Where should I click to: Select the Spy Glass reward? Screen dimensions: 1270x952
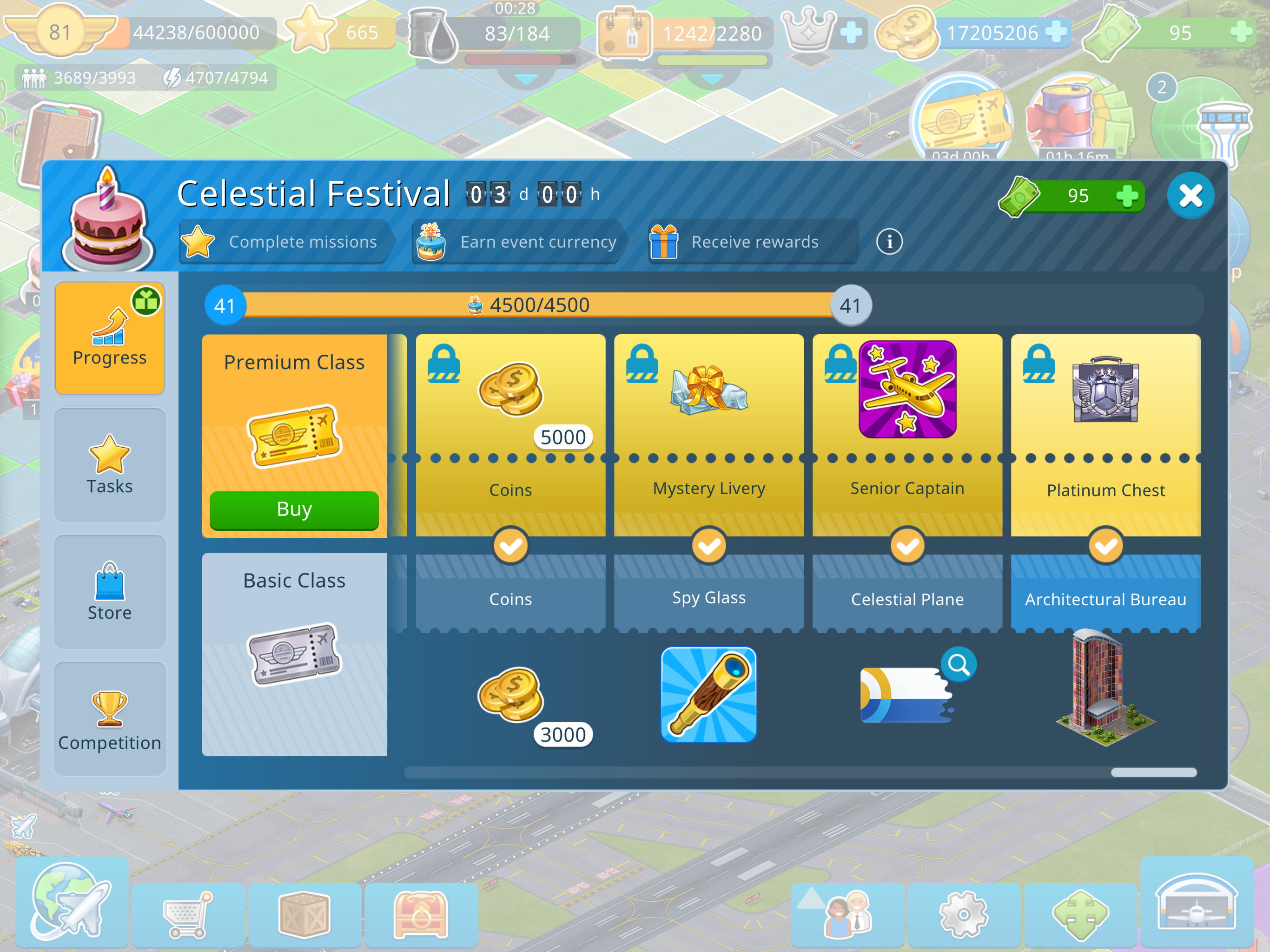pos(708,695)
